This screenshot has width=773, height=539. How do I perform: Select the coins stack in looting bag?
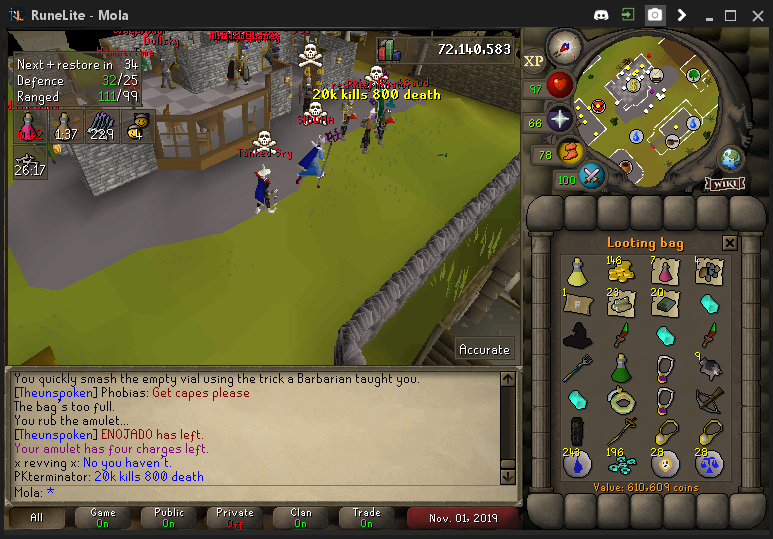(621, 271)
